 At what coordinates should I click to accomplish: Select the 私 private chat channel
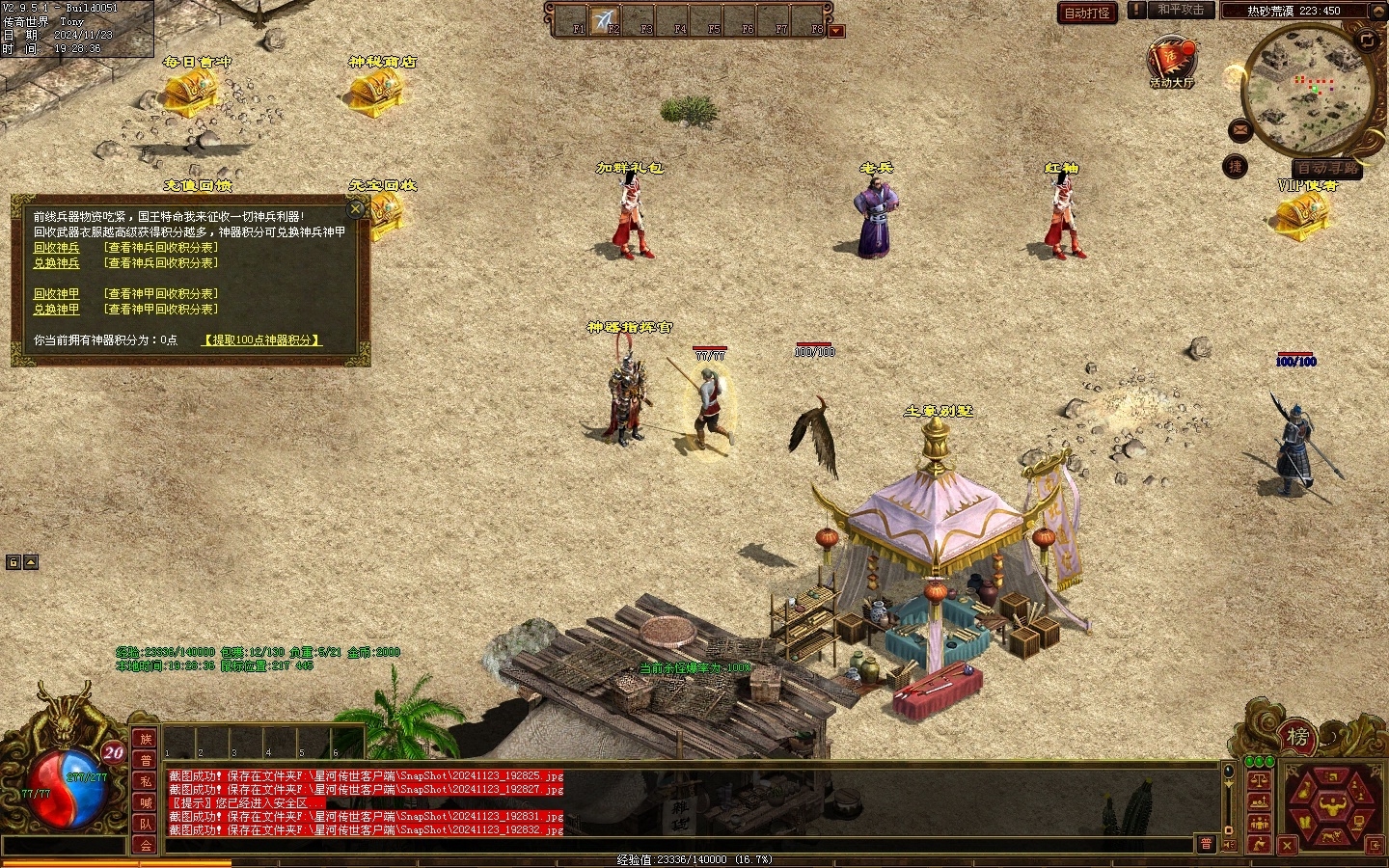point(146,781)
